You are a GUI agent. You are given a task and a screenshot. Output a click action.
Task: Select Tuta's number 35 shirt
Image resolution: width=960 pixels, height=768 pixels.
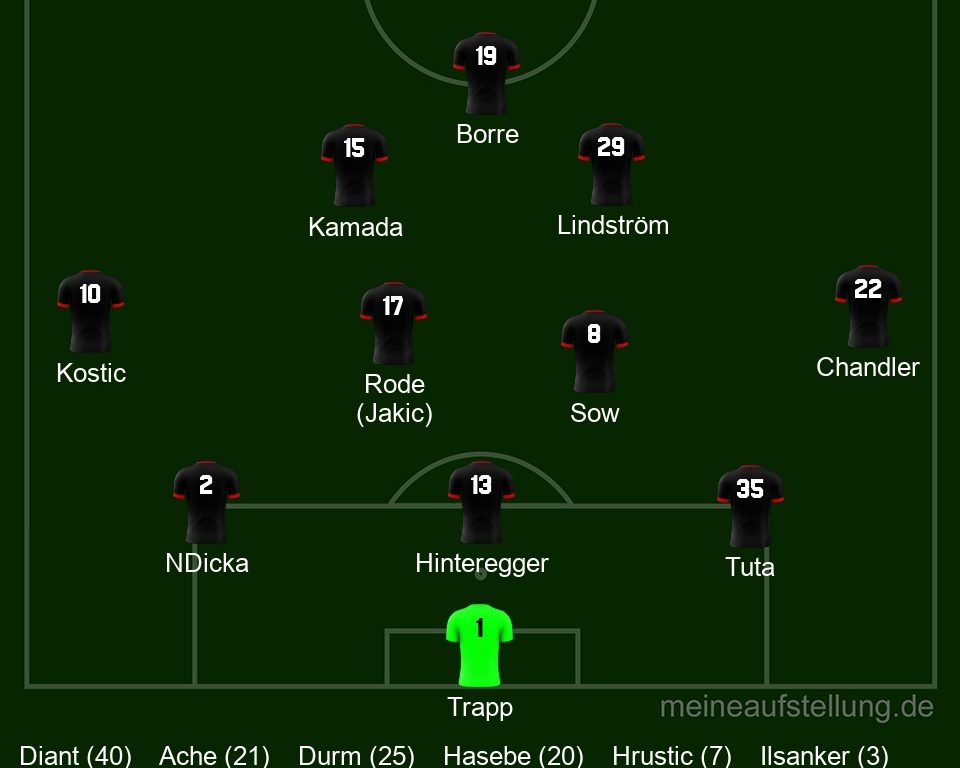point(750,505)
